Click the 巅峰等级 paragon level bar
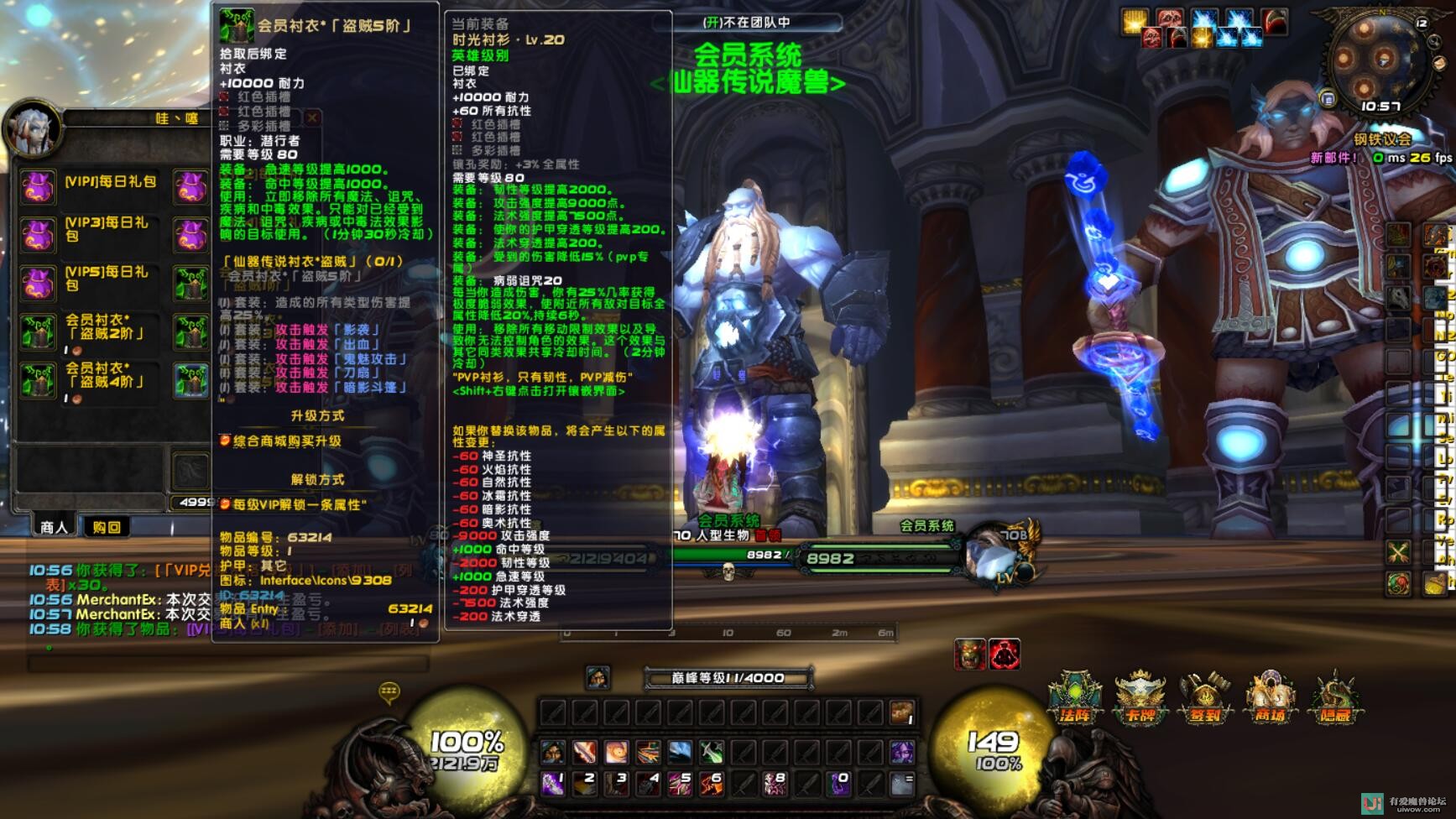 728,678
